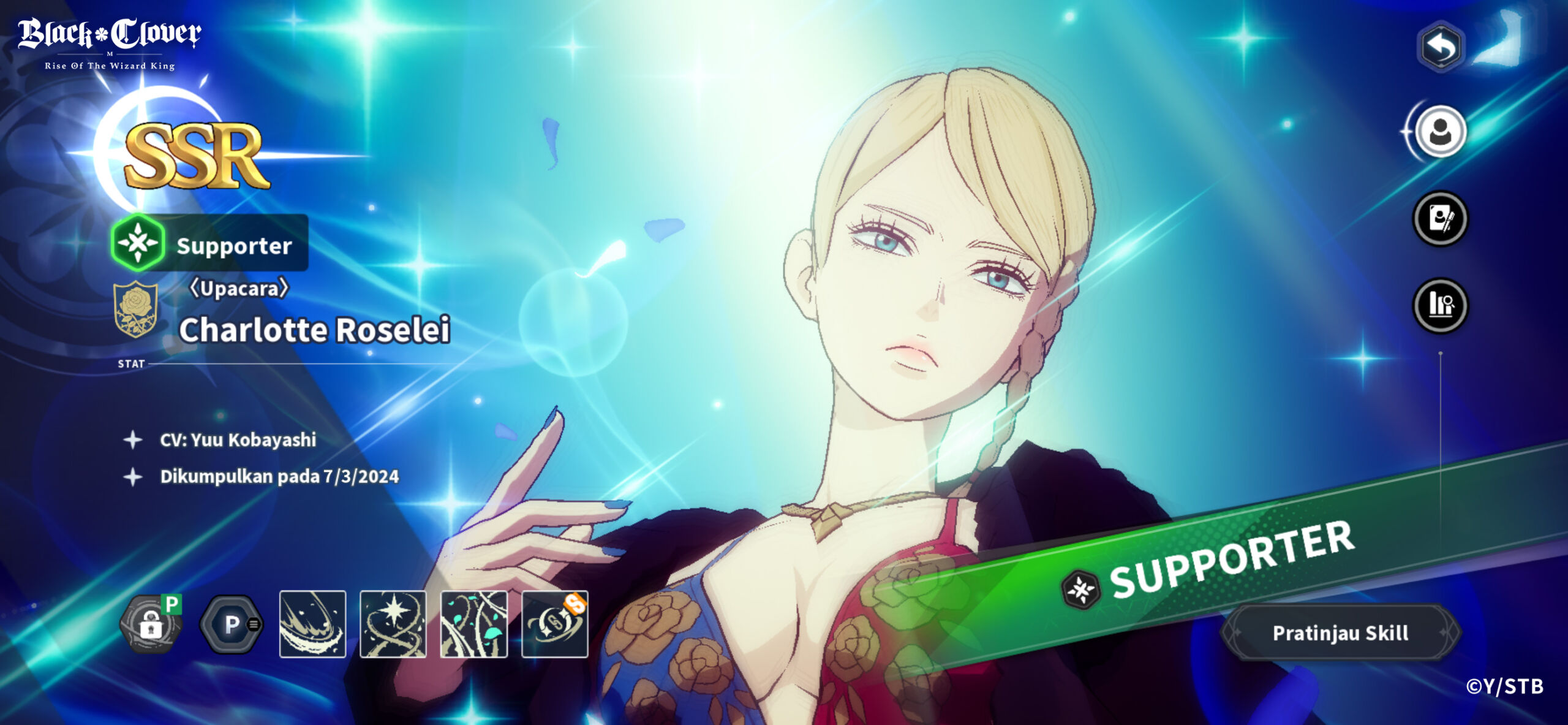Open the bar chart statistics tab
Screen dimensions: 1568x725
1440,305
